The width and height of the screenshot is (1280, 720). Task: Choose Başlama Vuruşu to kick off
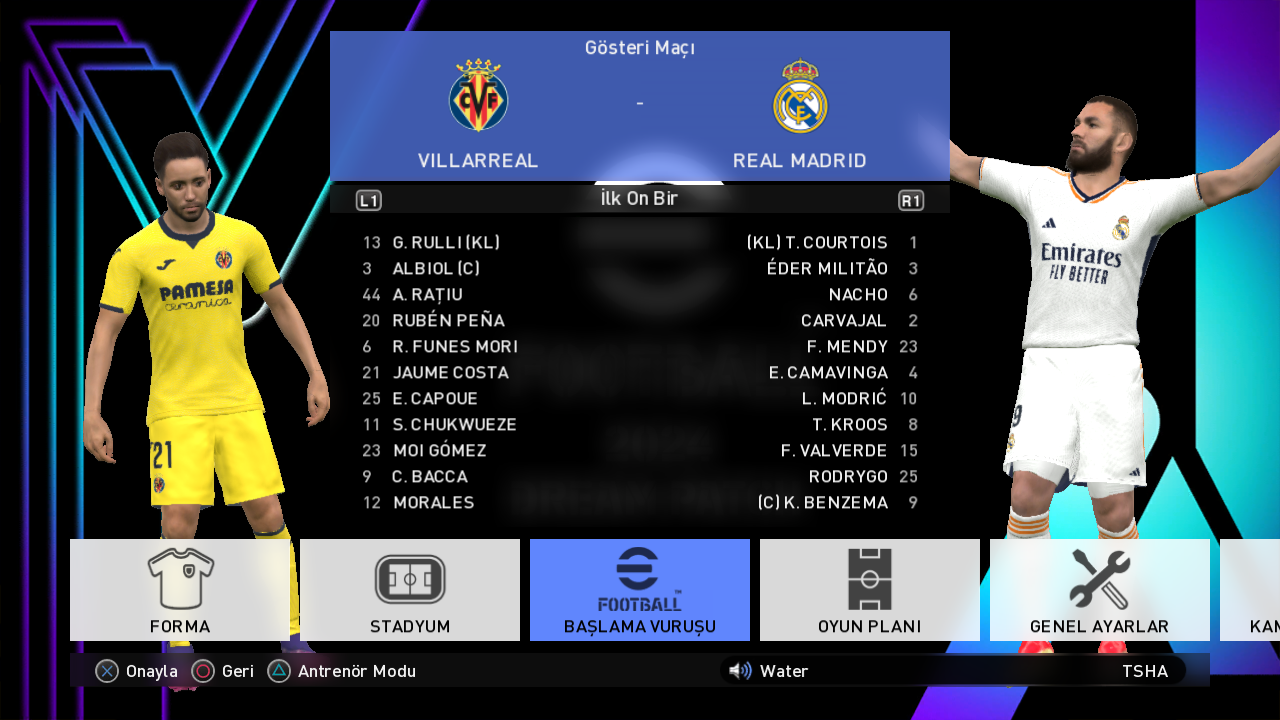640,590
